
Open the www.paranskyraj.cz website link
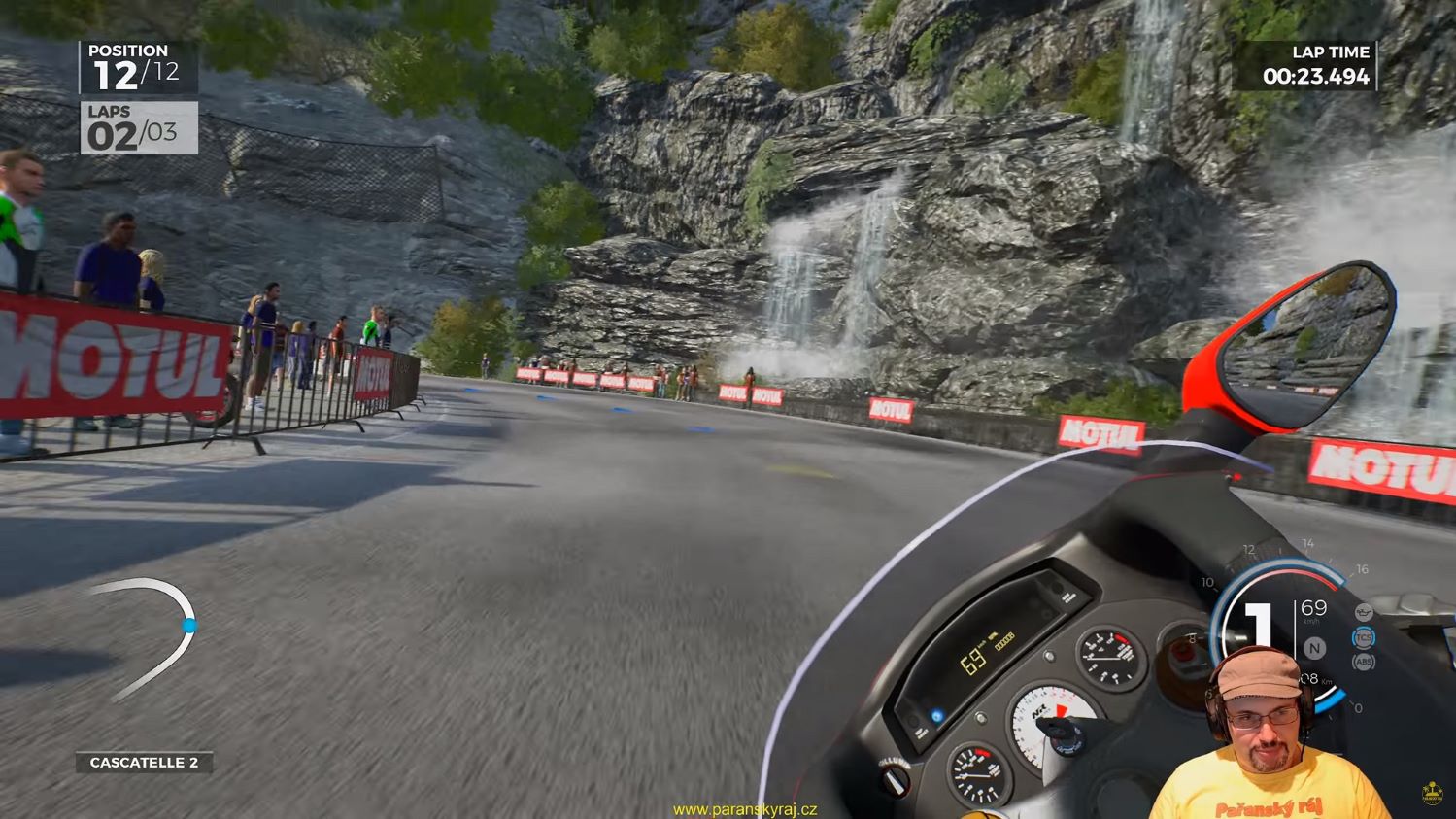745,809
